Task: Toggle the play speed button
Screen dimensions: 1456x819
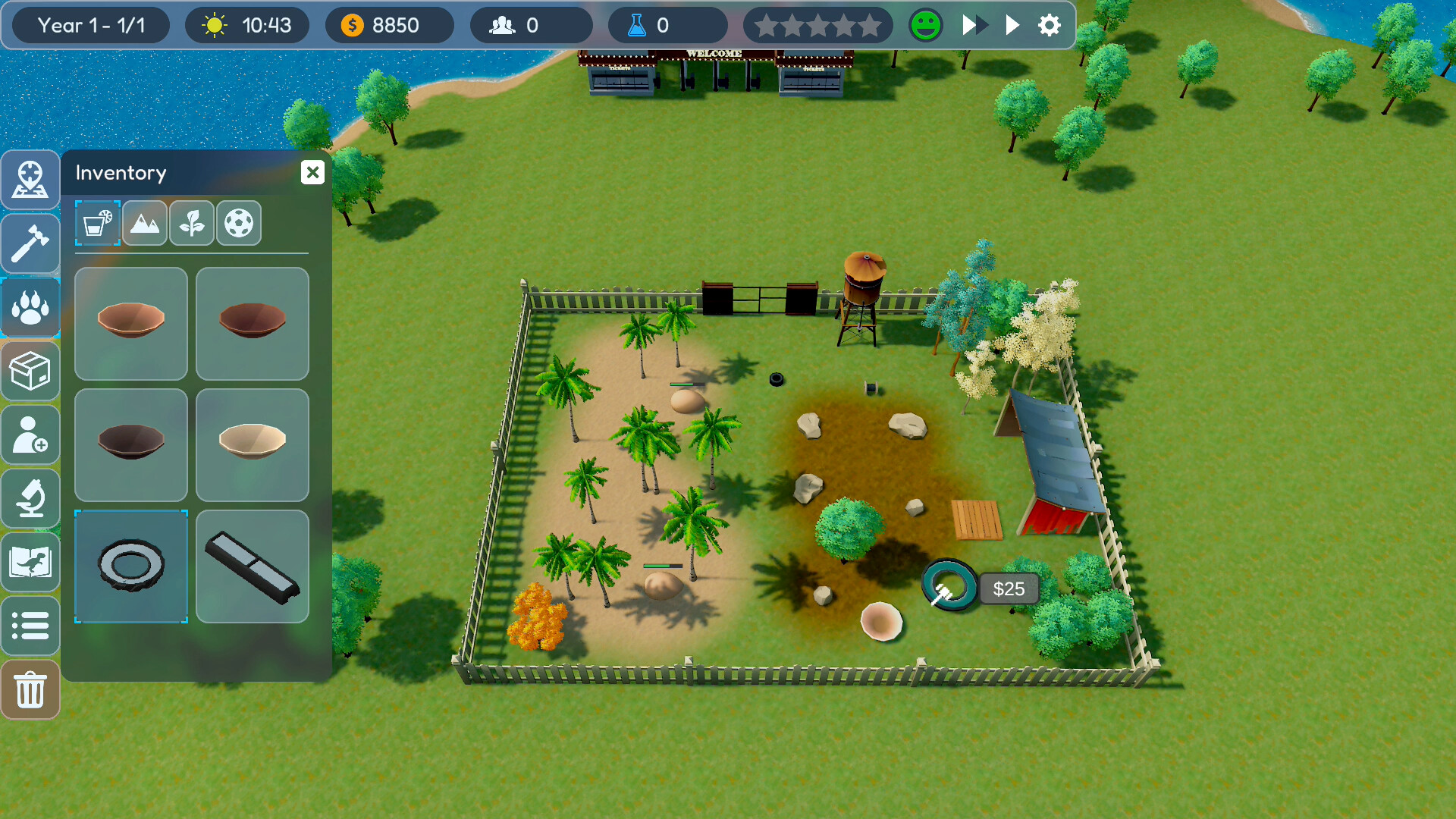Action: (x=1012, y=25)
